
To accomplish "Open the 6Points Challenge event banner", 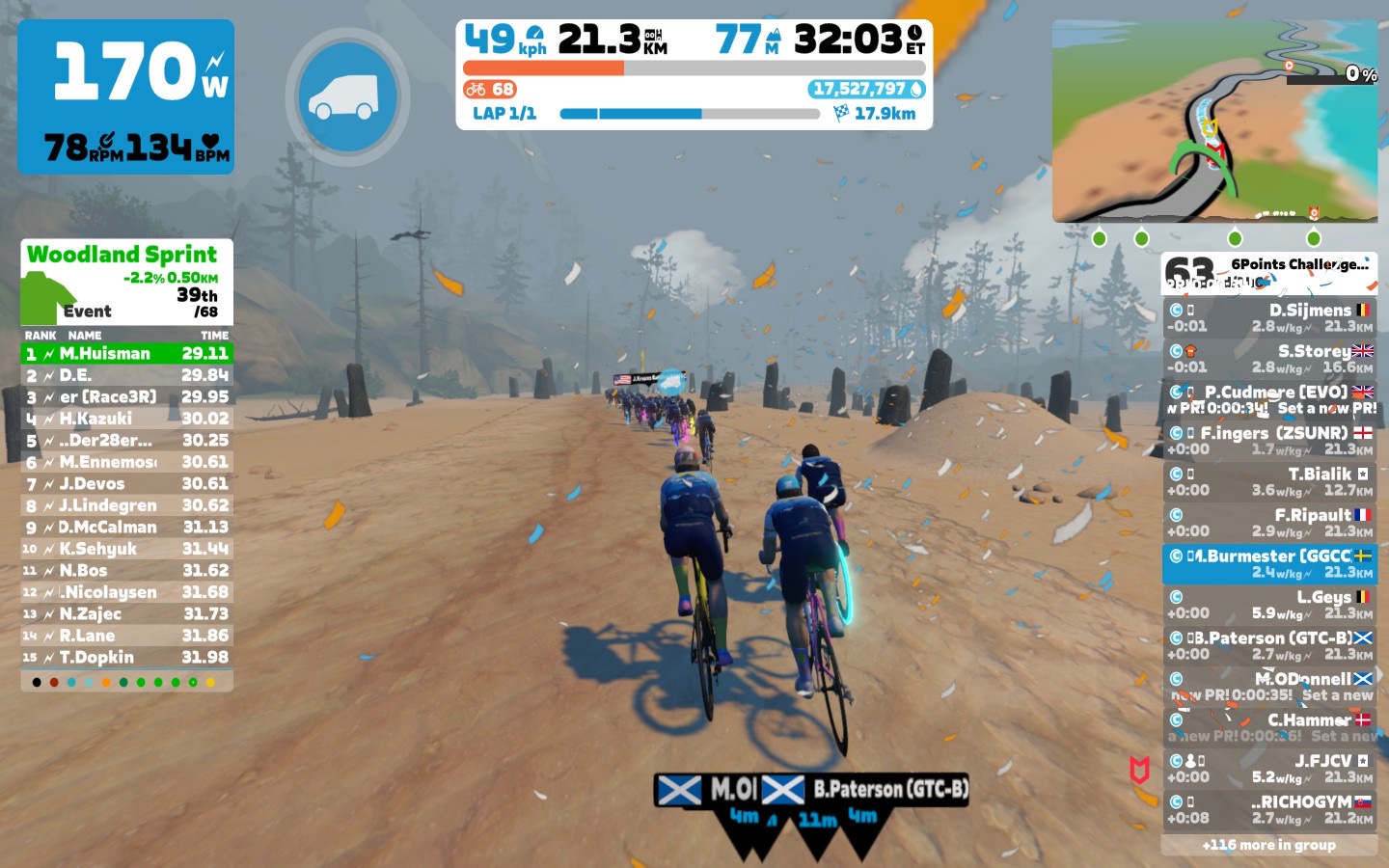I will [x=1268, y=273].
